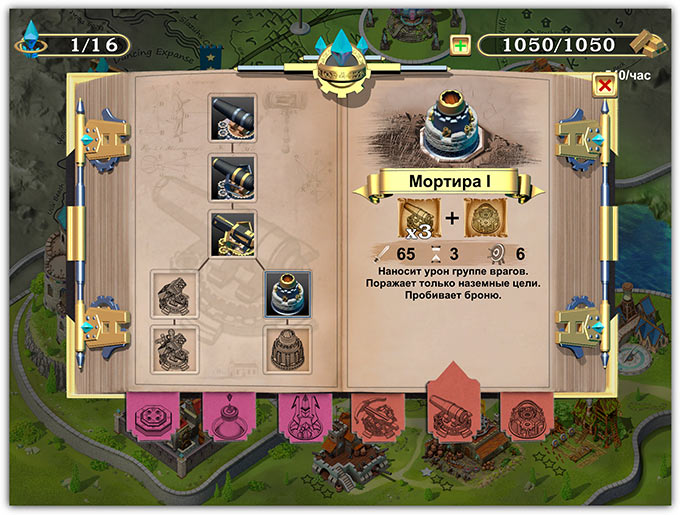Image resolution: width=680 pixels, height=515 pixels.
Task: Select the third, gold-trimmed cannon upgrade
Action: click(x=233, y=233)
